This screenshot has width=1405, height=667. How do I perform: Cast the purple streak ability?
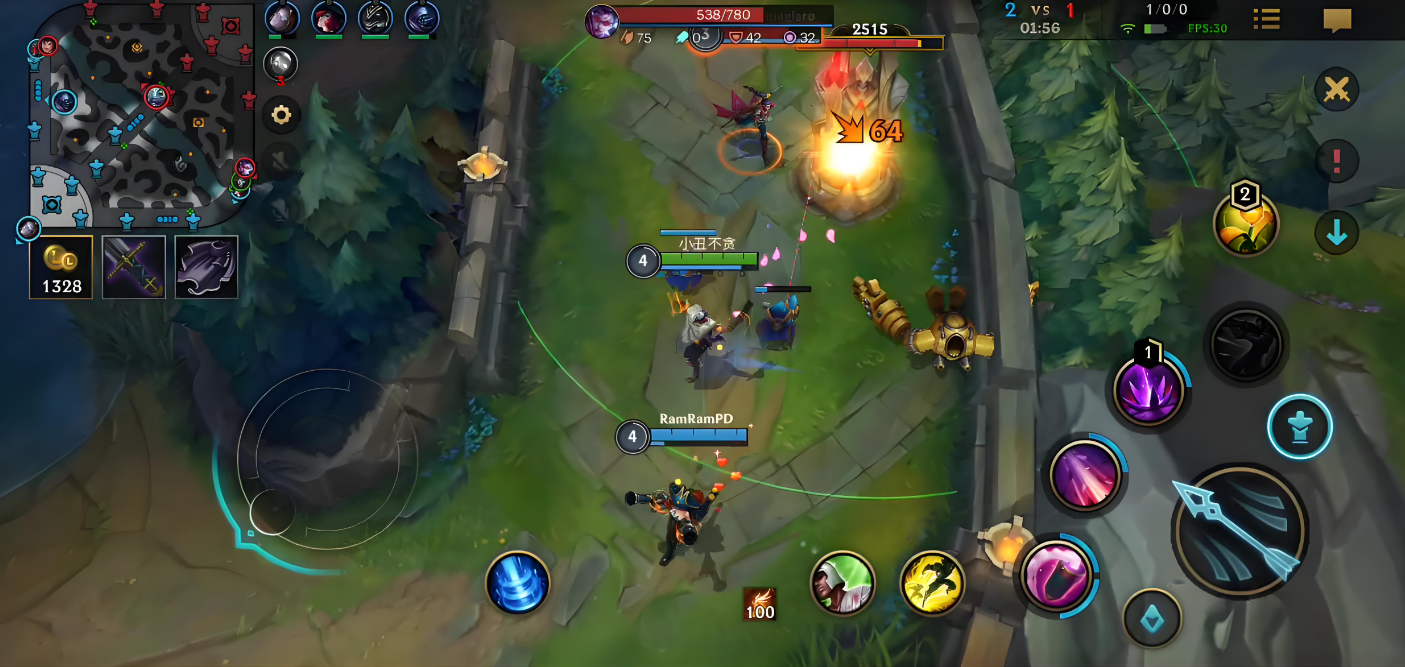click(x=1084, y=474)
